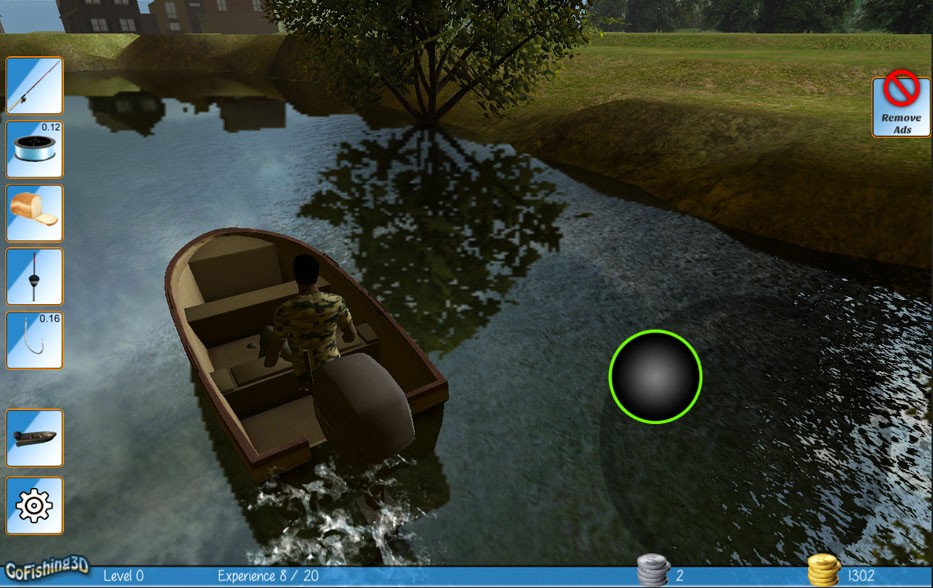The width and height of the screenshot is (933, 588).
Task: Open the gear settings menu
Action: point(35,505)
